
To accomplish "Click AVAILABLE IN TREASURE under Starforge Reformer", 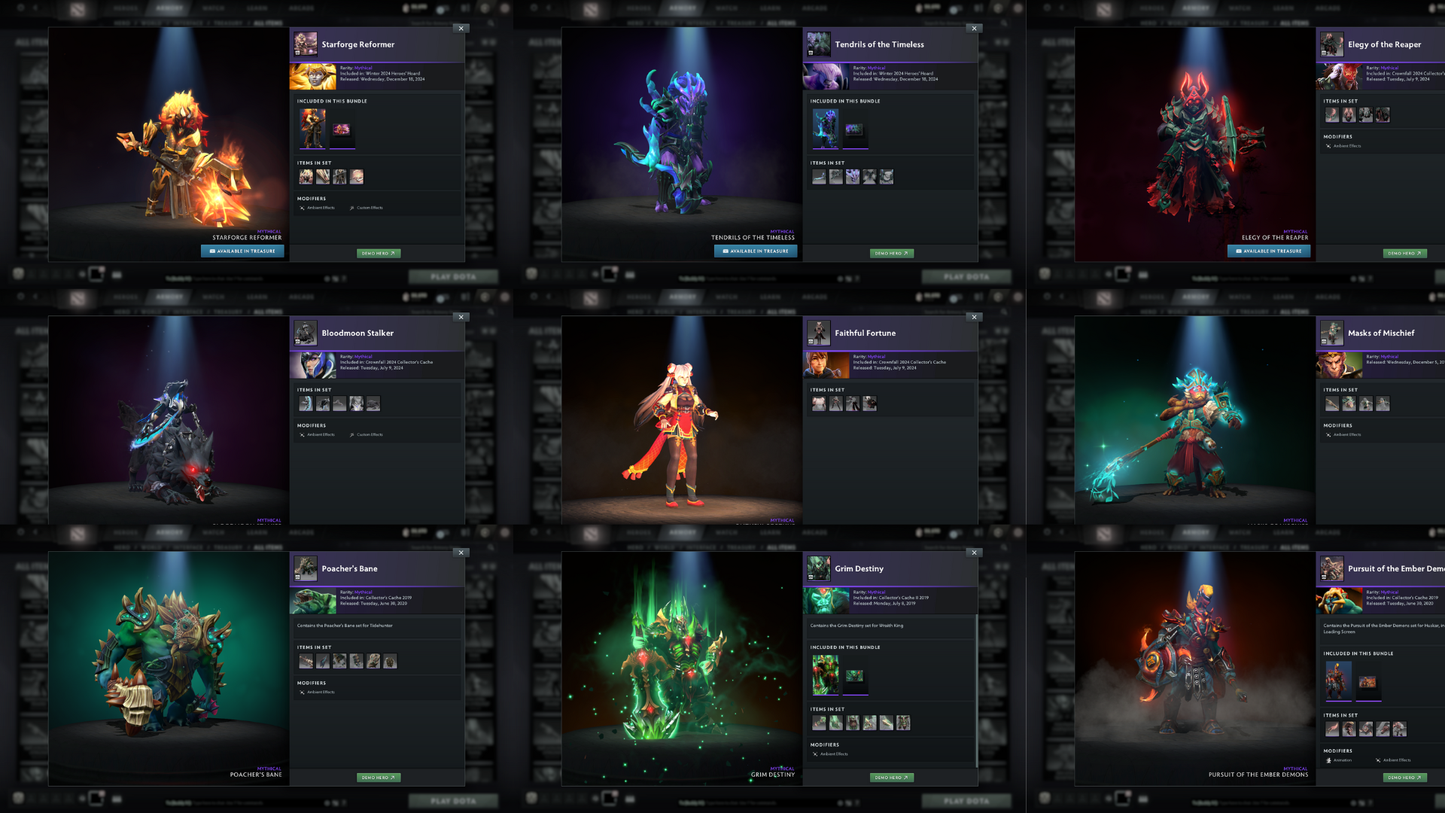I will point(242,251).
